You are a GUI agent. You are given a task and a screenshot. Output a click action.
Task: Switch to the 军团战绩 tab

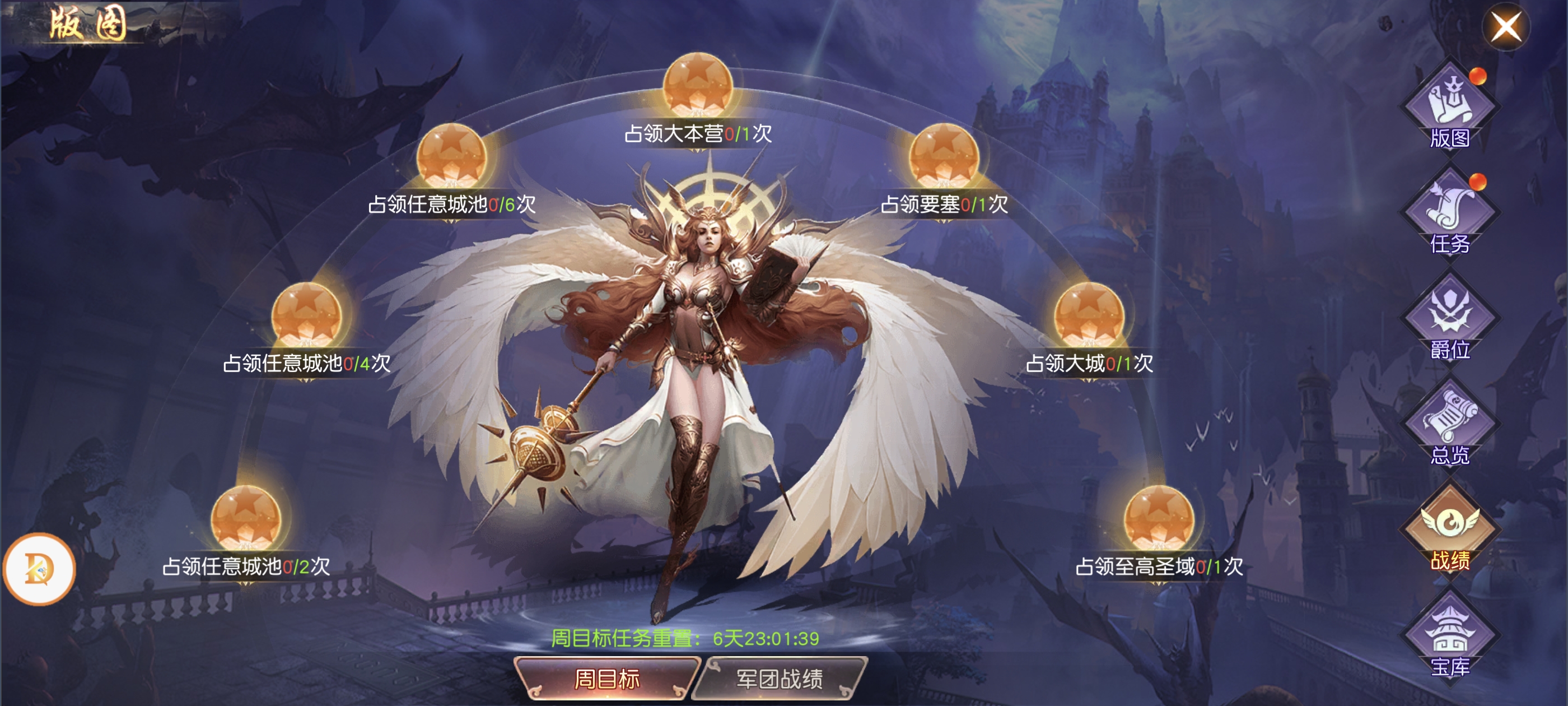click(x=780, y=678)
